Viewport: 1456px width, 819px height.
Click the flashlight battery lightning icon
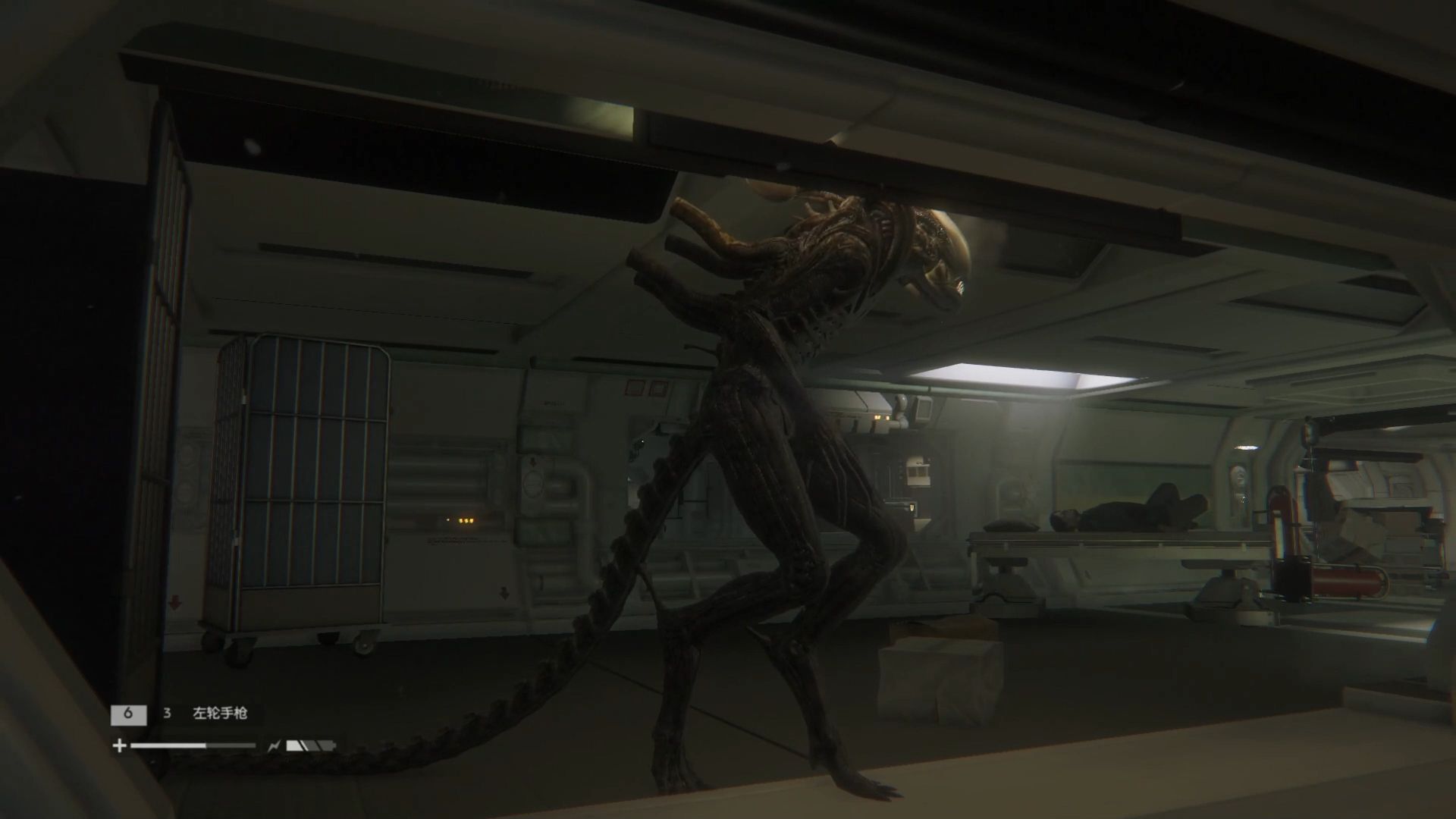(x=274, y=746)
